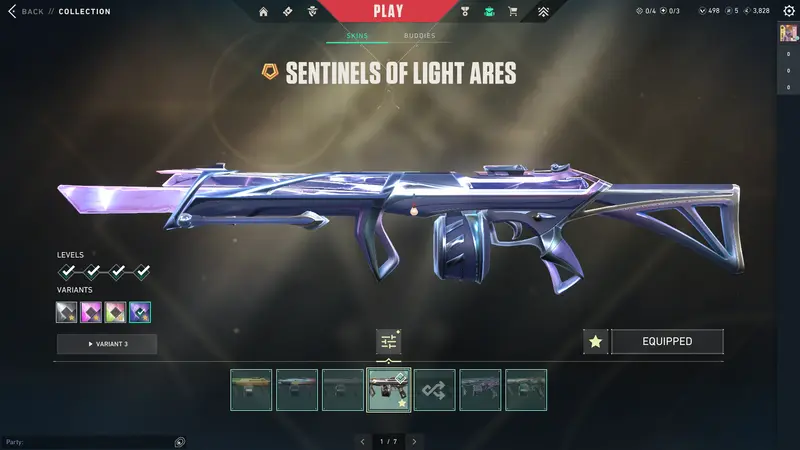
Task: Select the random shuffle skin tile
Action: click(435, 390)
